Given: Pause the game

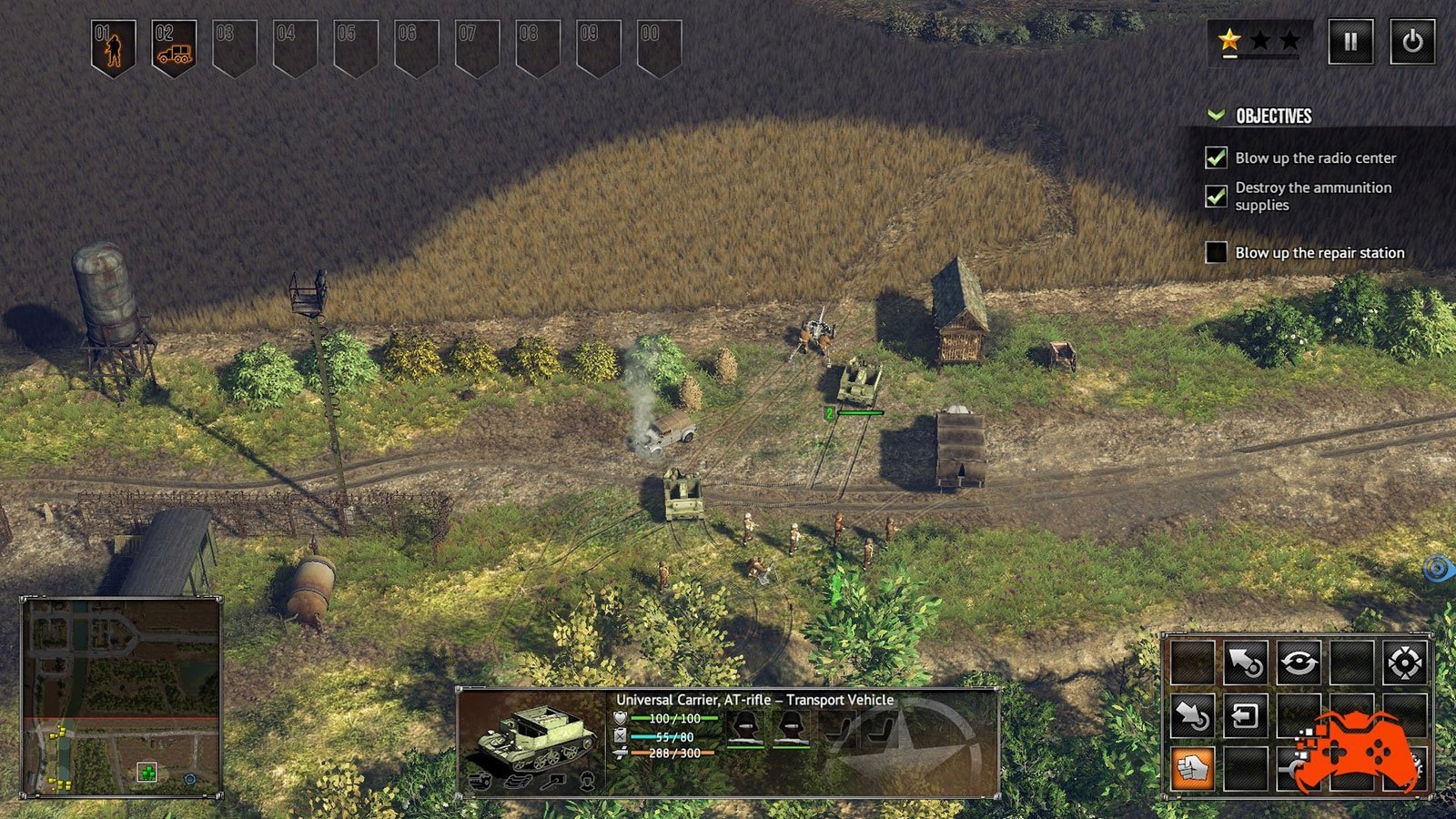Looking at the screenshot, I should coord(1350,42).
